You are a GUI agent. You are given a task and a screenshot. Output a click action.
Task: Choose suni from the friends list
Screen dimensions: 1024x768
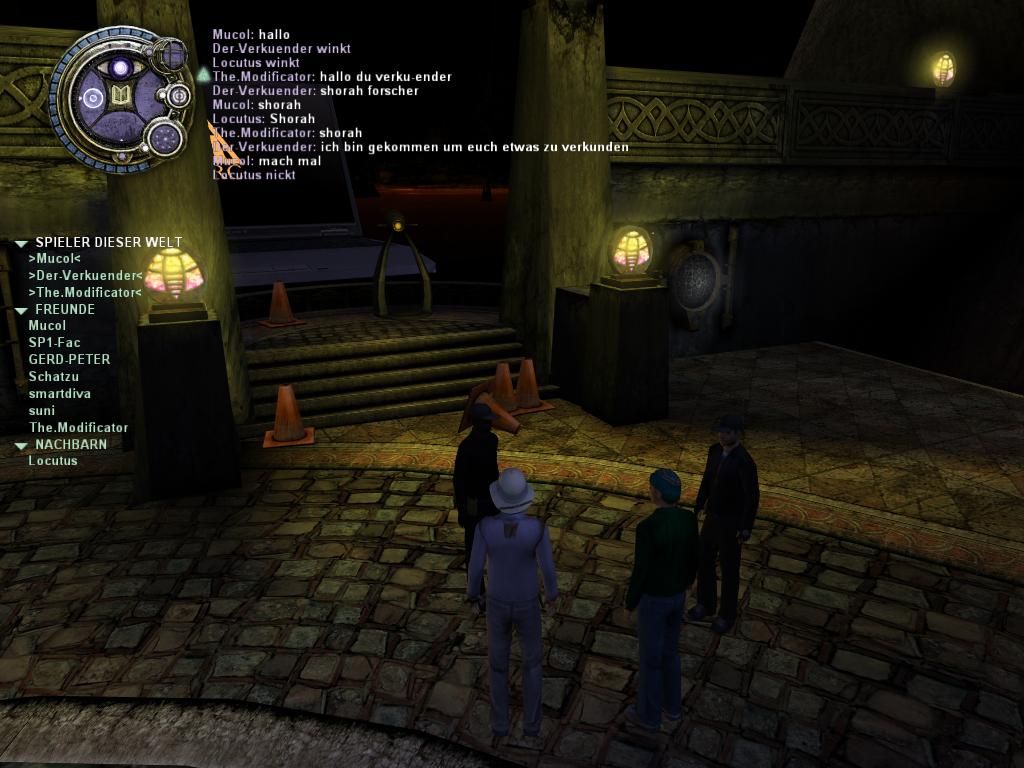[x=41, y=411]
